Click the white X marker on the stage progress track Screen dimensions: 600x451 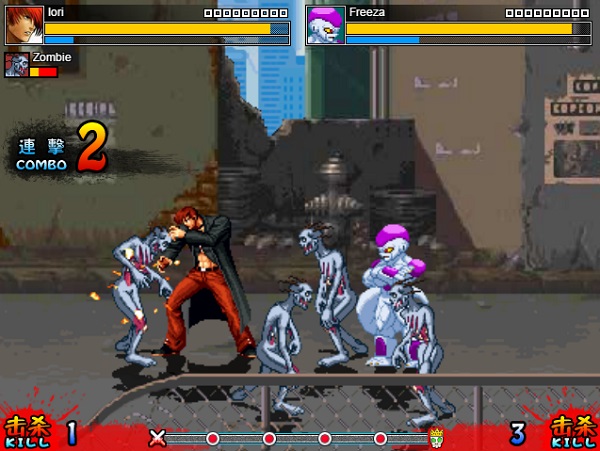click(157, 437)
